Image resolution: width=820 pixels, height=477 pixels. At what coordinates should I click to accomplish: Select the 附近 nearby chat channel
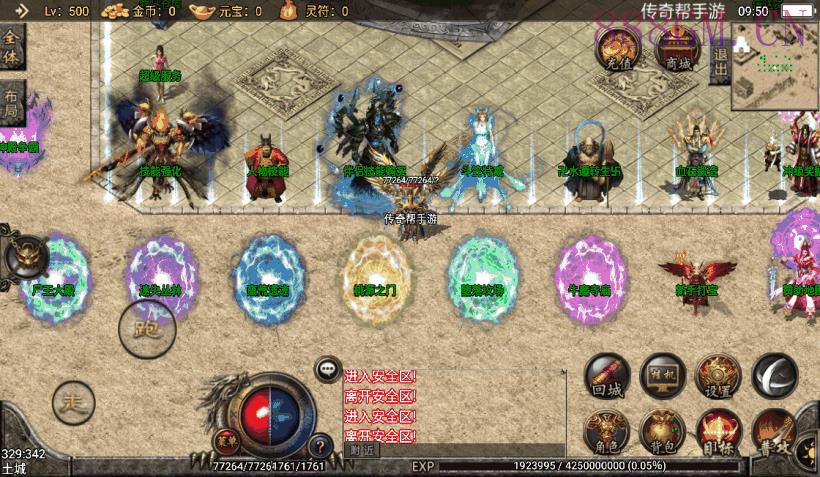pos(365,450)
